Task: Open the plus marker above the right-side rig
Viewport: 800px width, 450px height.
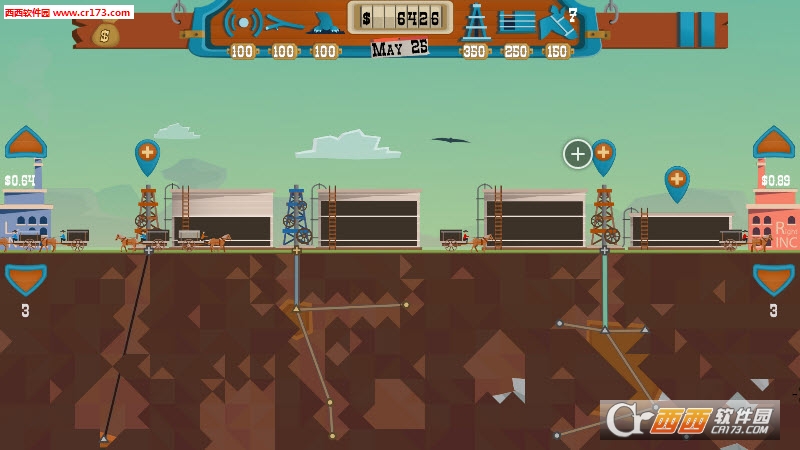Action: click(603, 154)
